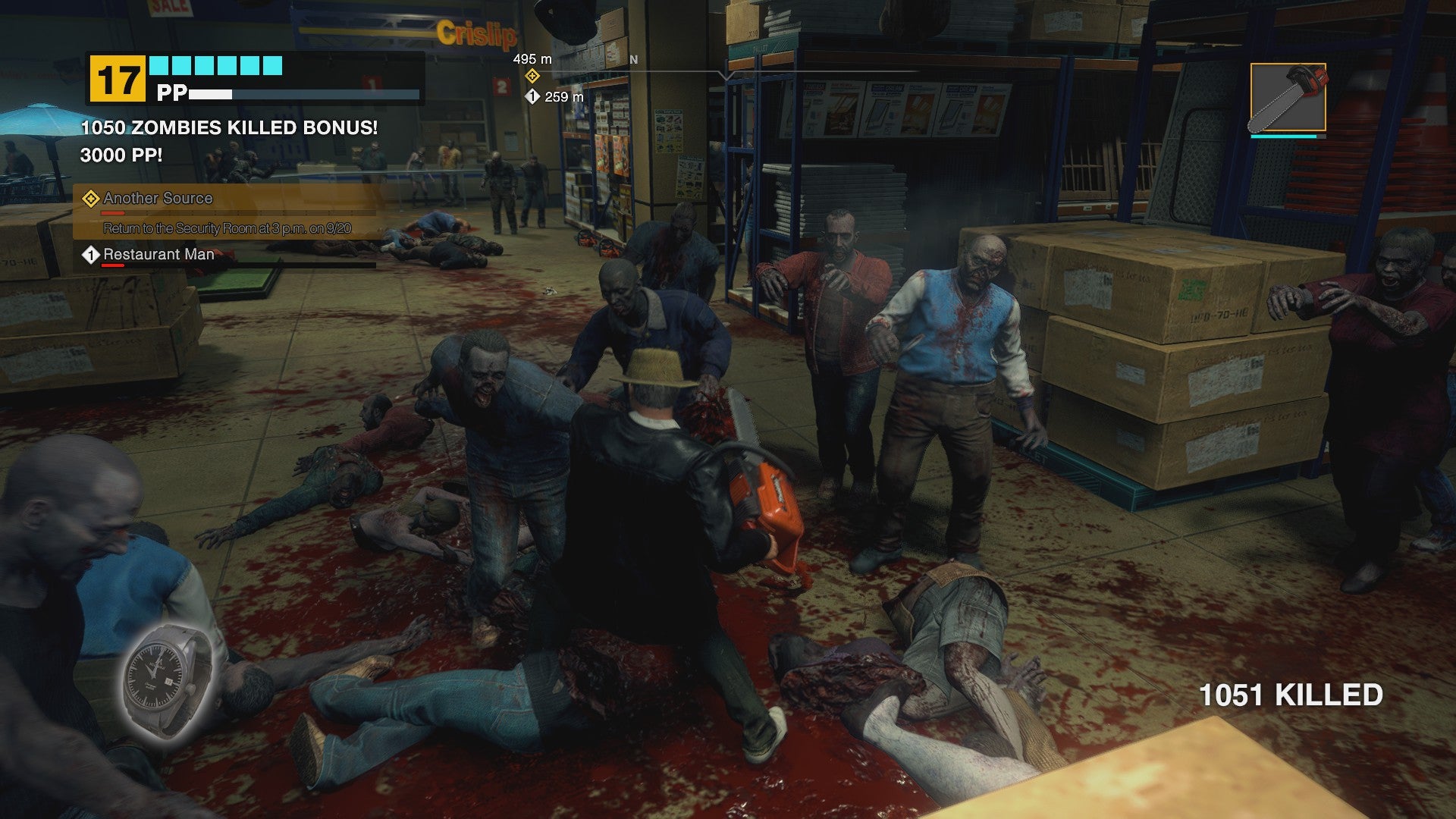This screenshot has height=819, width=1456.
Task: Select the Restaurant Man side mission
Action: coord(158,255)
